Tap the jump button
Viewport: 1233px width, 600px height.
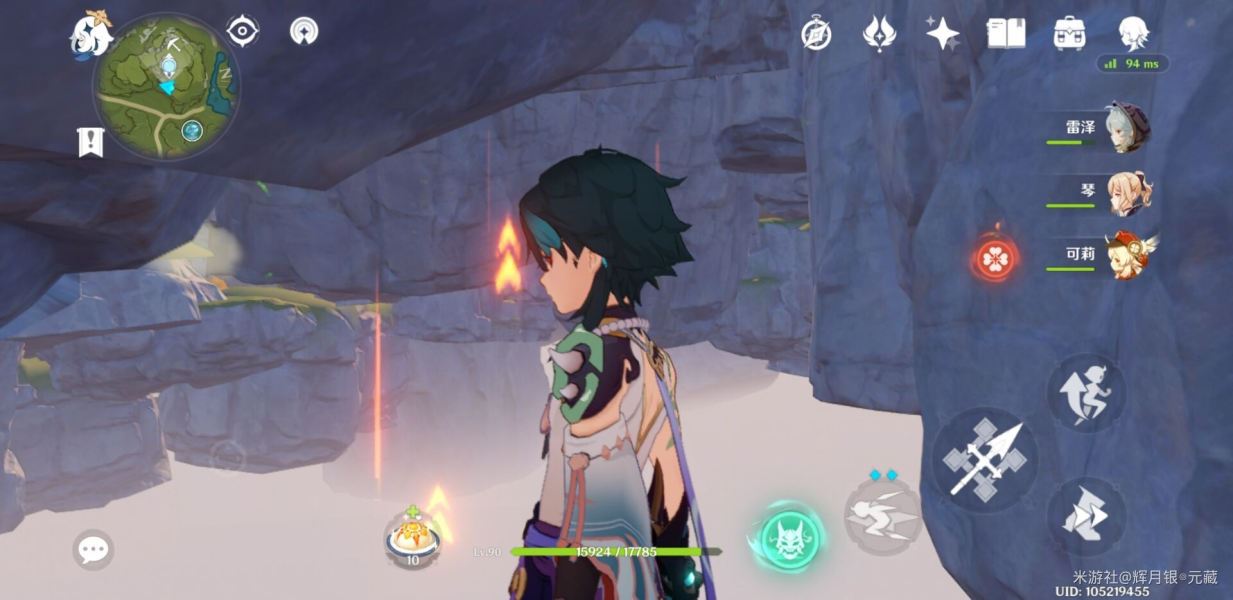click(x=1086, y=393)
